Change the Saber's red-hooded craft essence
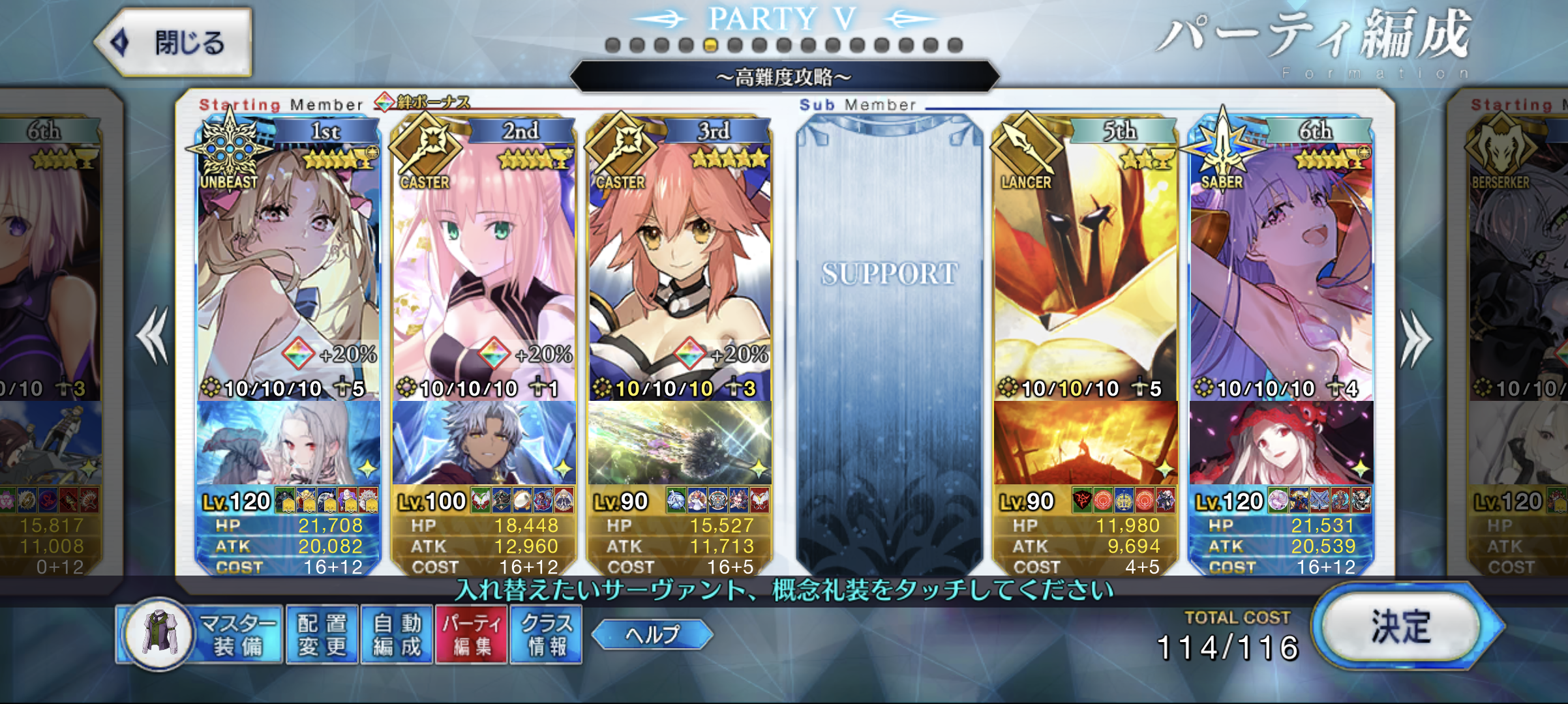This screenshot has width=1568, height=704. tap(1281, 443)
